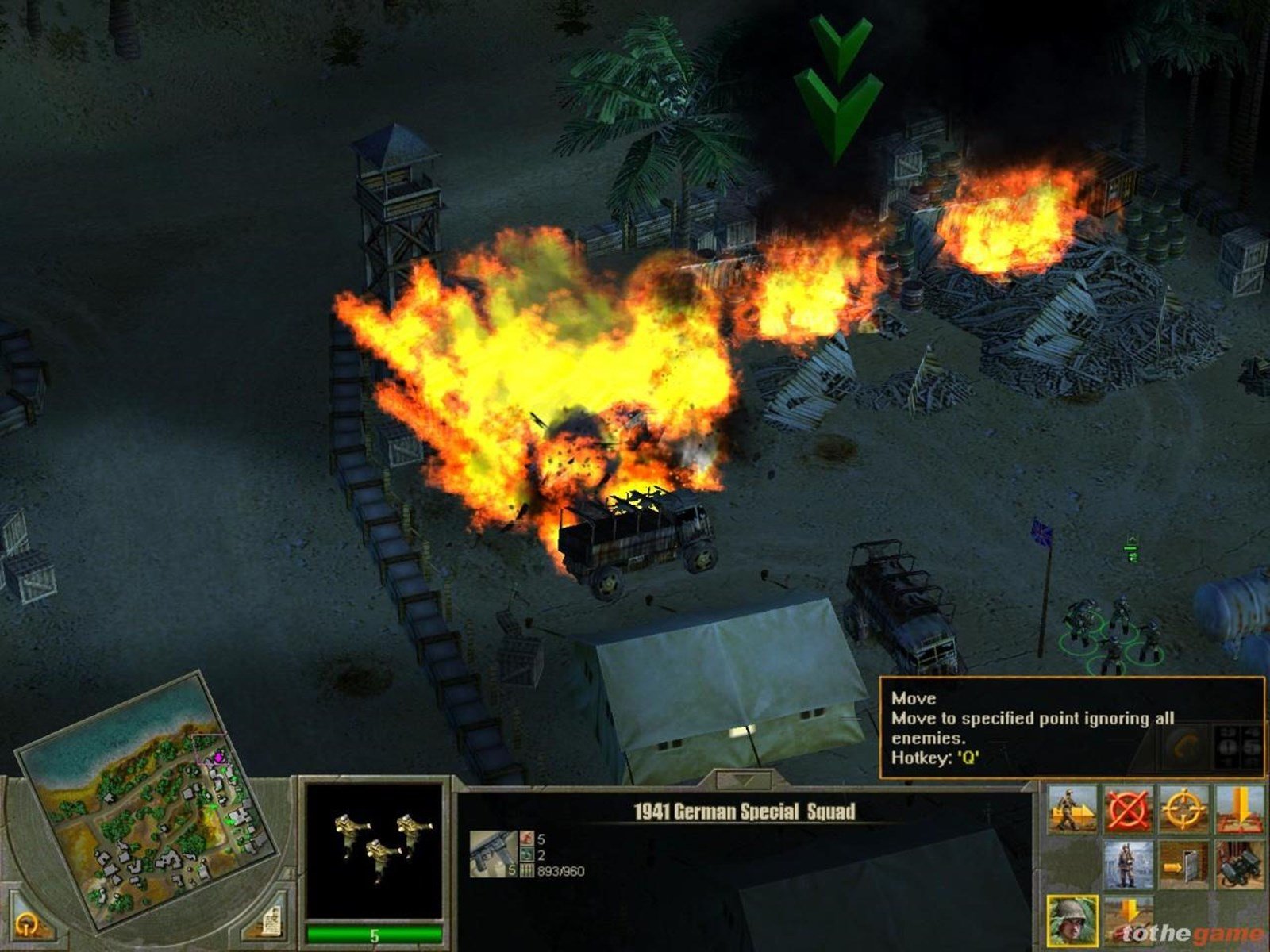Select the stand-ground infantryman icon
1270x952 pixels.
1127,866
